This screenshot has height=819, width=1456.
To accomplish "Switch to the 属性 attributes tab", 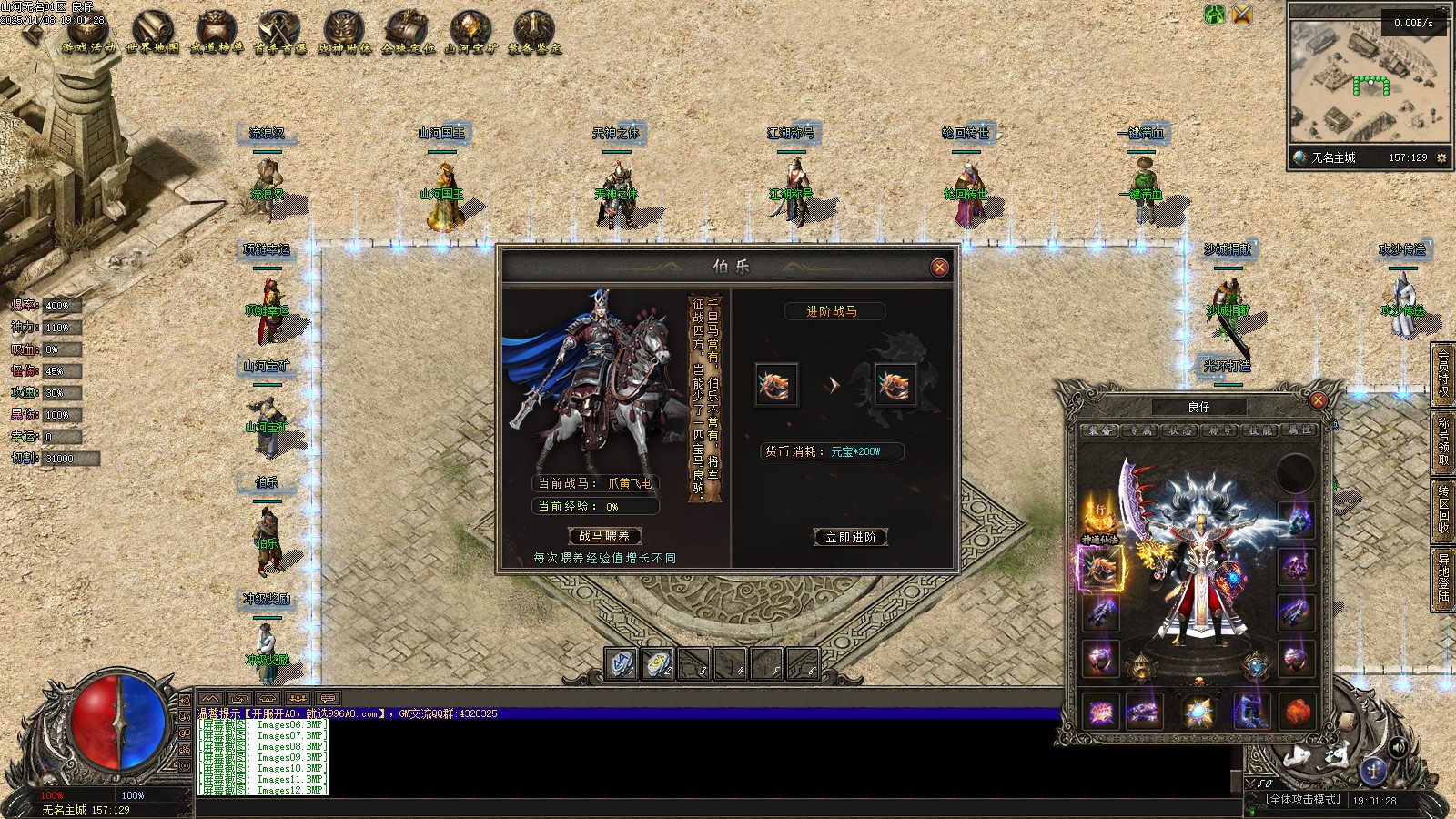I will [1299, 430].
